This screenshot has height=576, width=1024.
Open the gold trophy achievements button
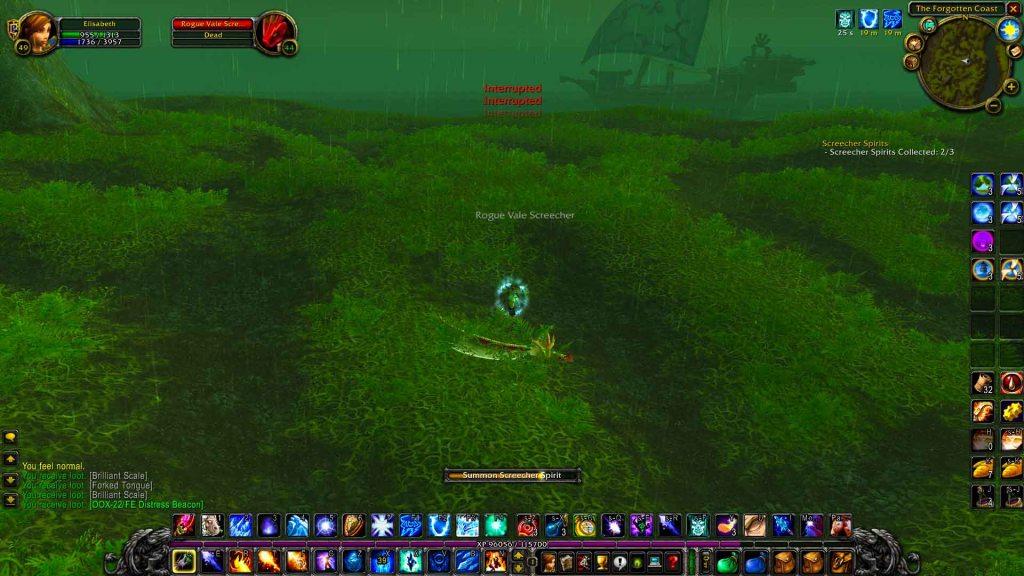(602, 563)
